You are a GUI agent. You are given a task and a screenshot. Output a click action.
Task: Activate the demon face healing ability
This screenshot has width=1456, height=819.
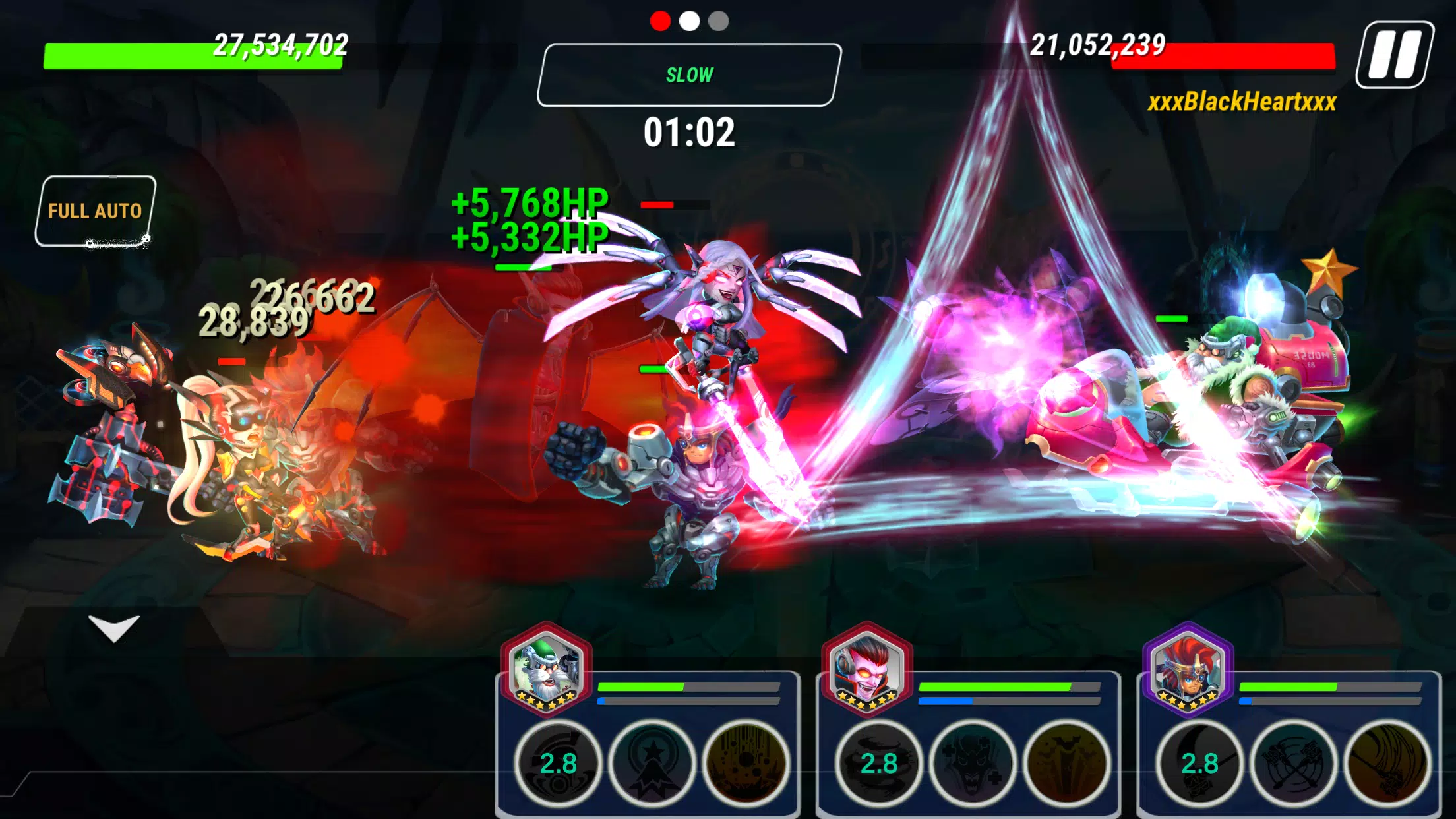tap(973, 764)
